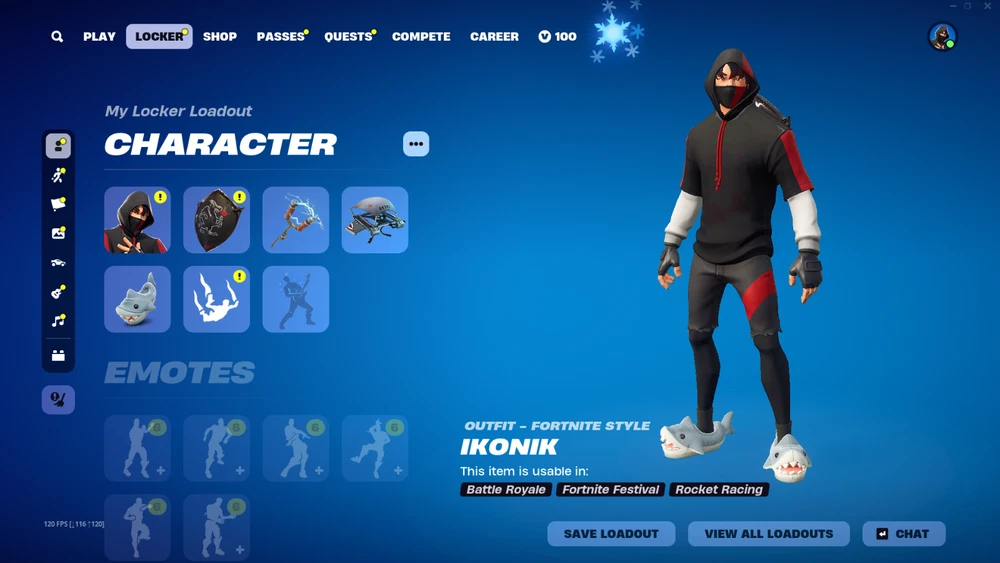The height and width of the screenshot is (563, 1000).
Task: Pick the glider slot
Action: point(375,220)
